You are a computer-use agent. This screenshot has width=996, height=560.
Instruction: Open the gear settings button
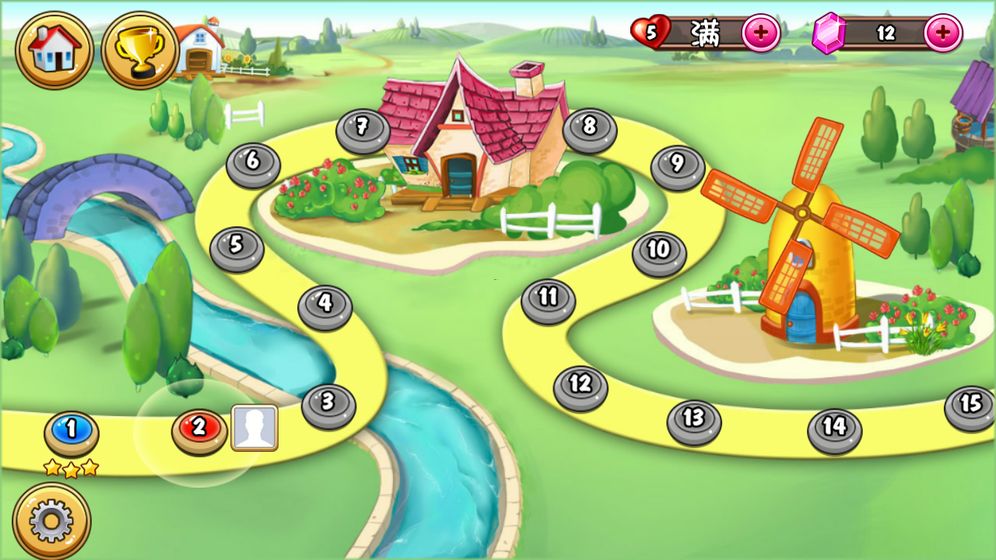(x=52, y=520)
